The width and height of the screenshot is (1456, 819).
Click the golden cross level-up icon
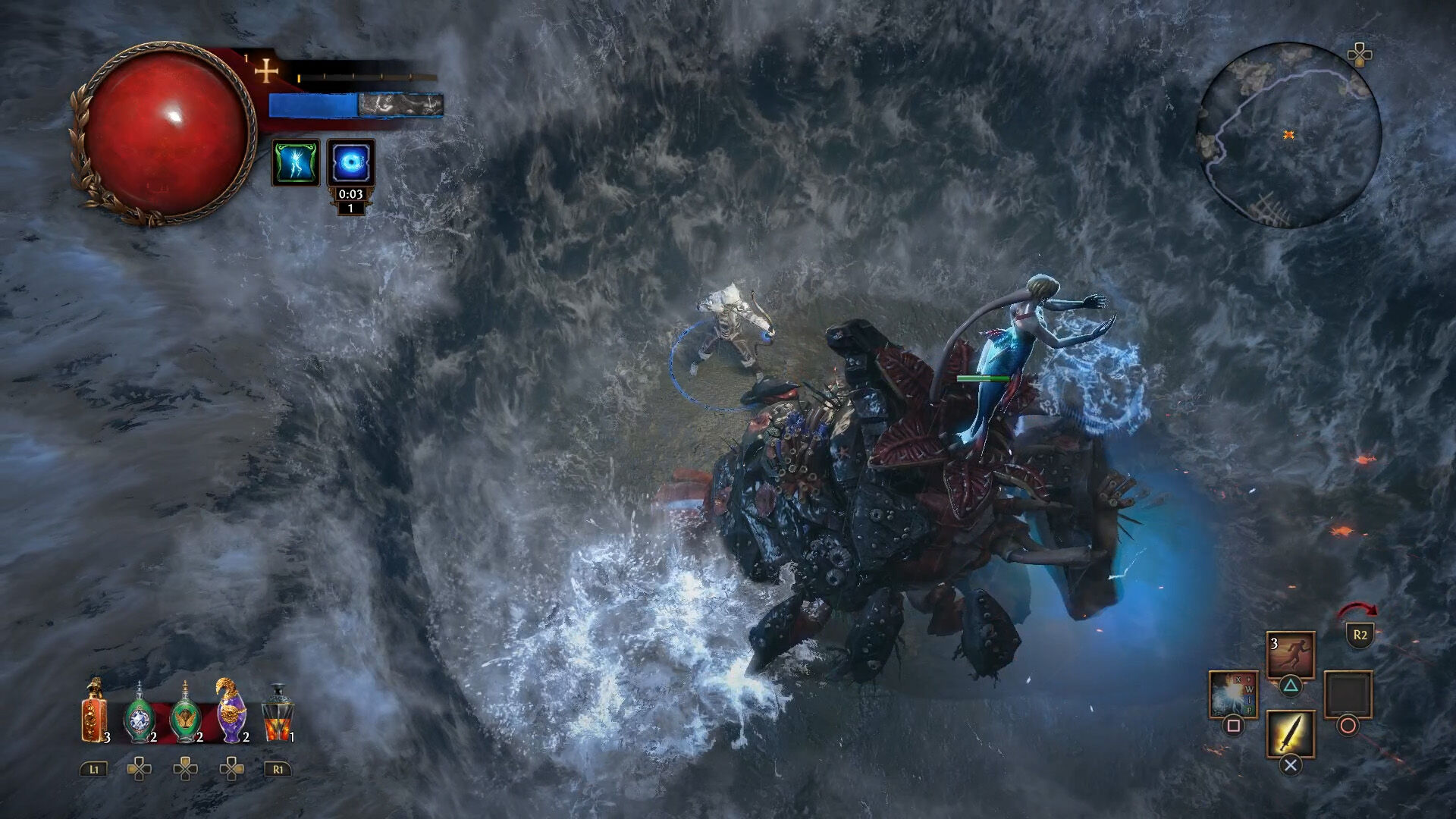tap(266, 73)
